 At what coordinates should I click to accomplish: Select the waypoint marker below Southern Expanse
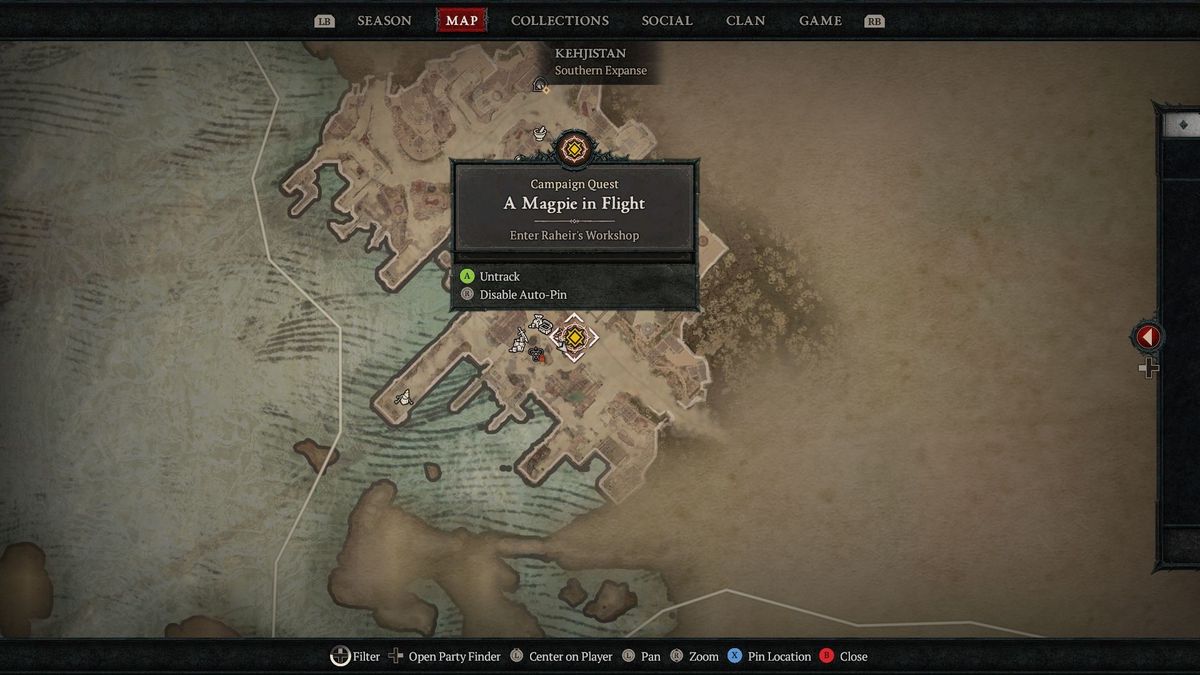pos(540,86)
